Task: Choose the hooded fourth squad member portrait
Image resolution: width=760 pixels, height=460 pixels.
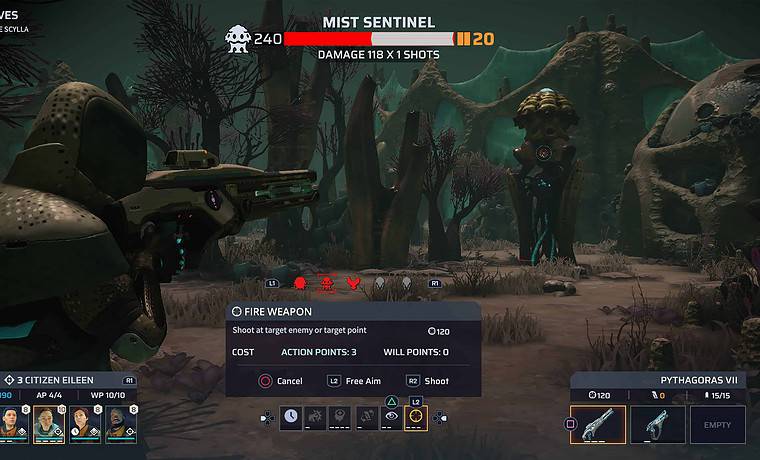Action: pos(118,425)
